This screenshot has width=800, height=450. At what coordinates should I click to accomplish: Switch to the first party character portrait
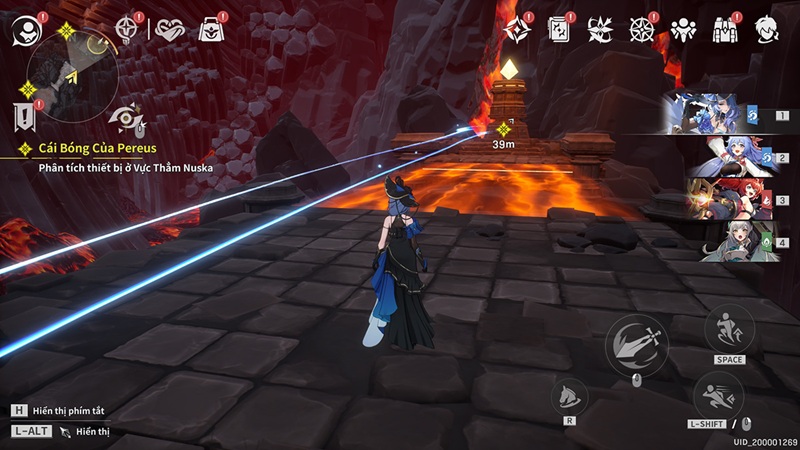pos(722,114)
